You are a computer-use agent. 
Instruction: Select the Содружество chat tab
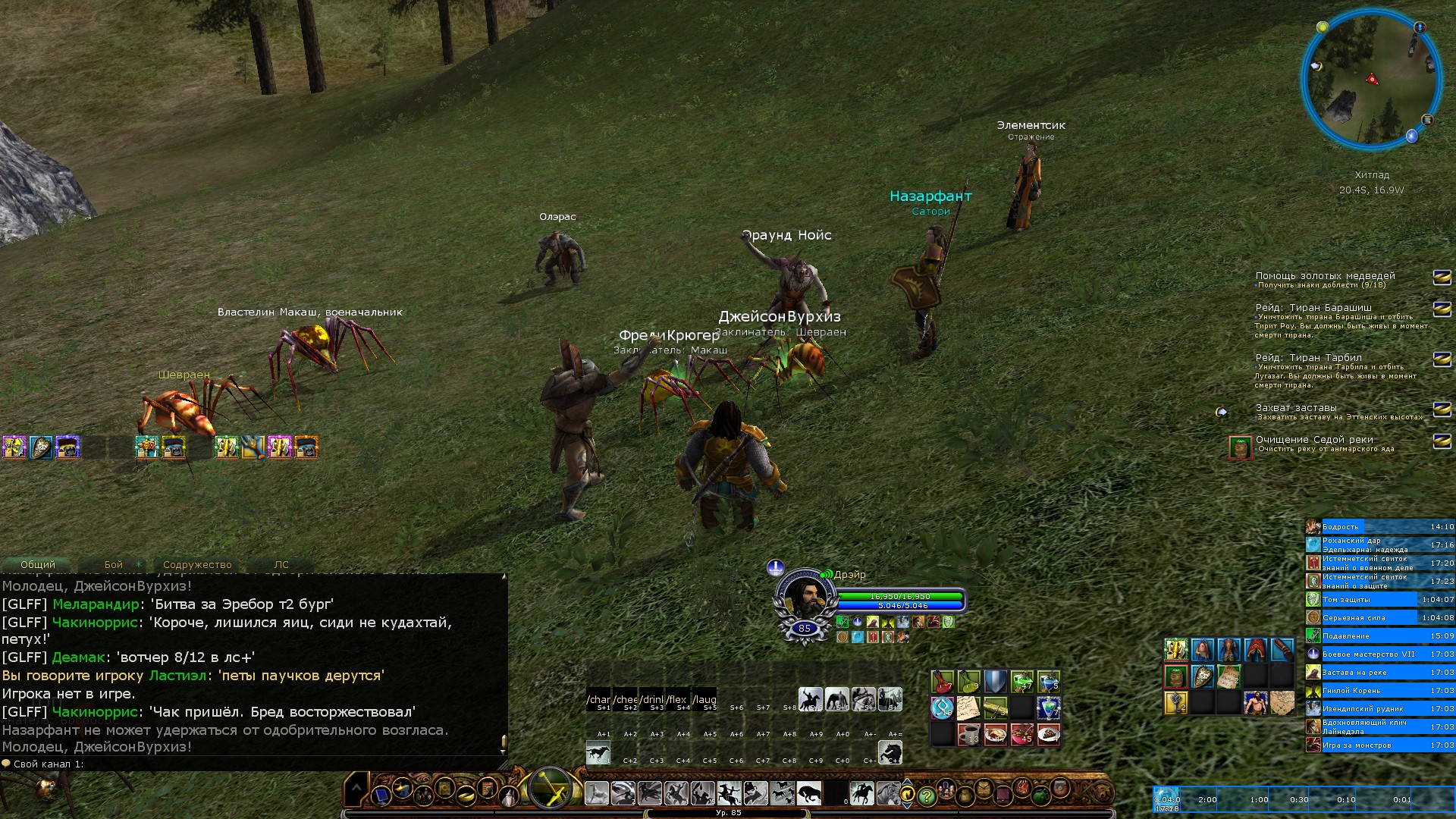pos(197,565)
